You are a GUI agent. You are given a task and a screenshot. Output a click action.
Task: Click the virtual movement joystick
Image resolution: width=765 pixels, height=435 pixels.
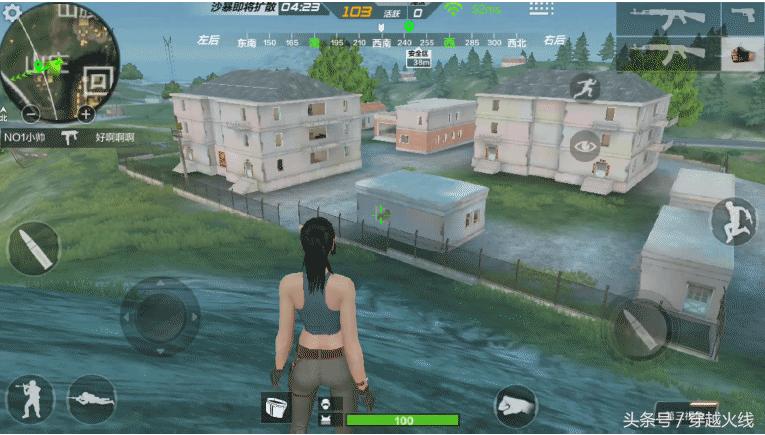[160, 316]
